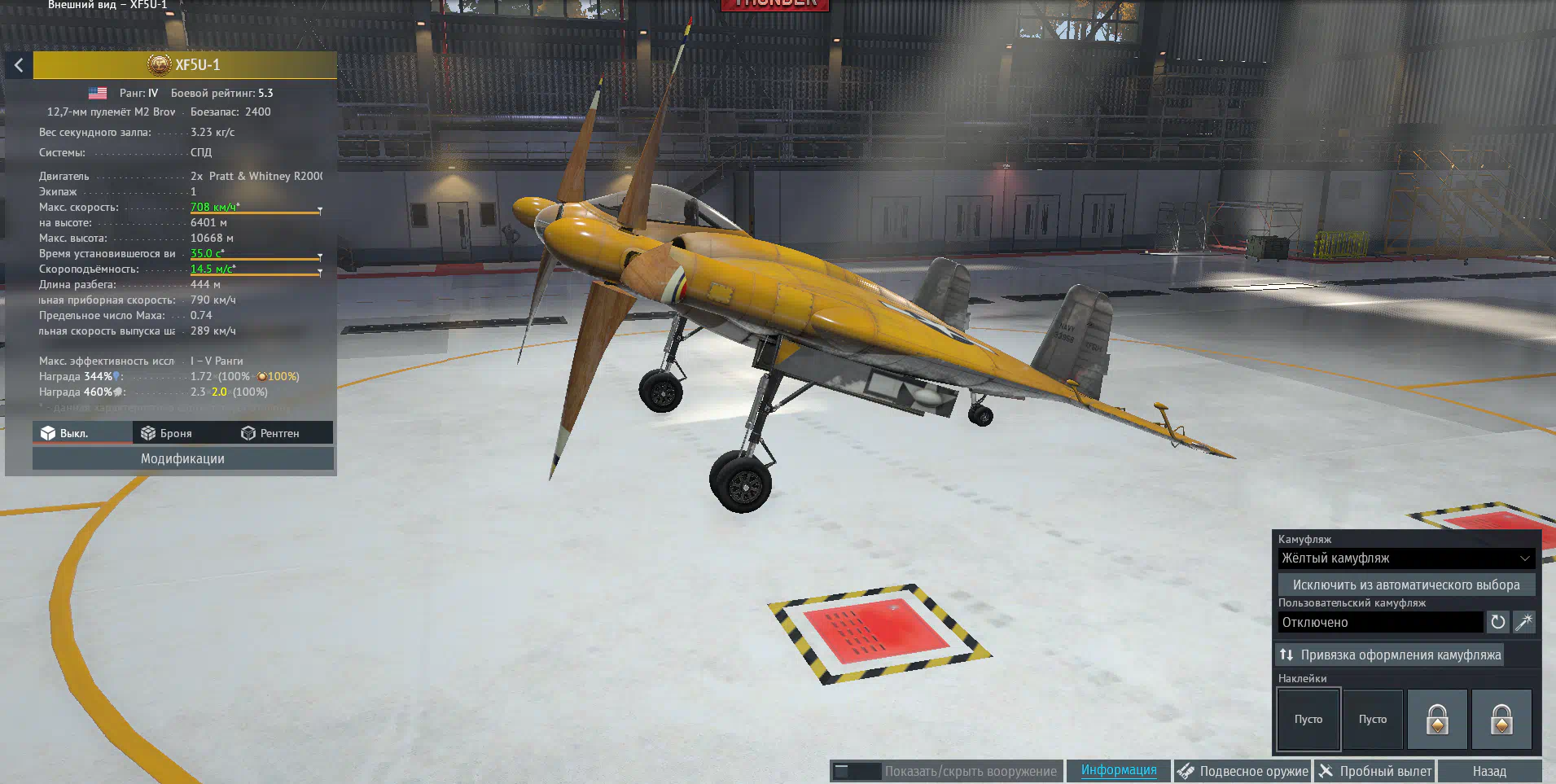
Task: Go back using the left arrow
Action: pos(18,65)
